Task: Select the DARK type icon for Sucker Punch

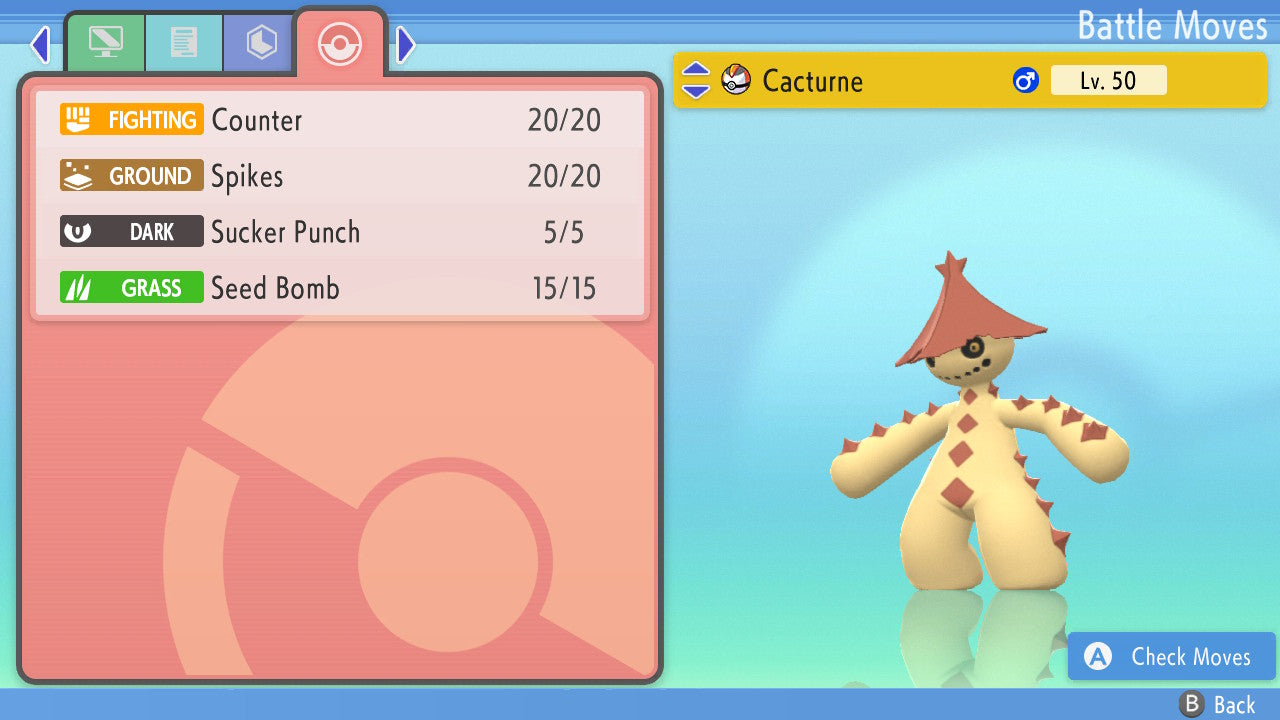Action: 131,231
